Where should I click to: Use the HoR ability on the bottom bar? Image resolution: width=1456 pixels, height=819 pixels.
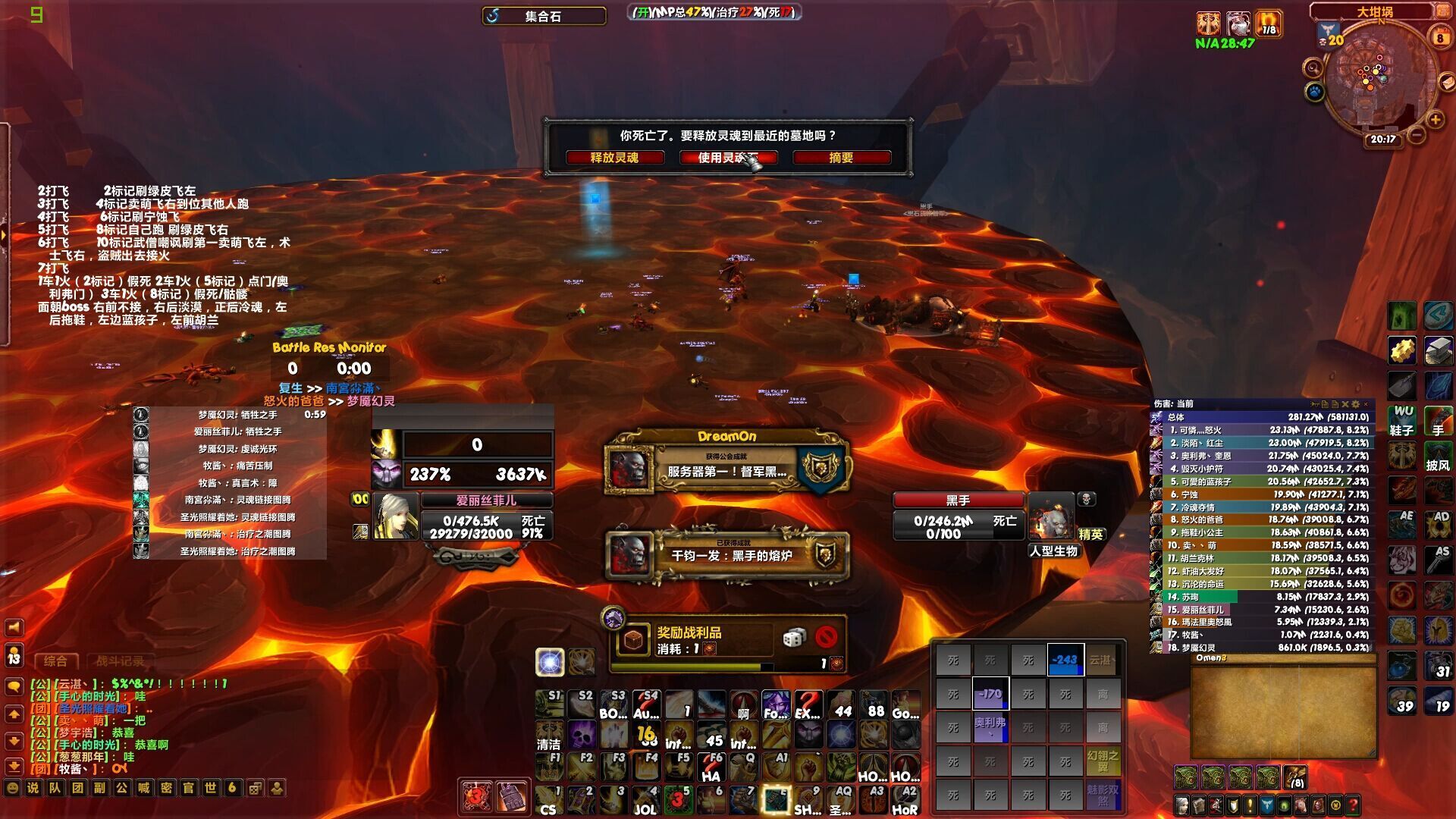905,800
